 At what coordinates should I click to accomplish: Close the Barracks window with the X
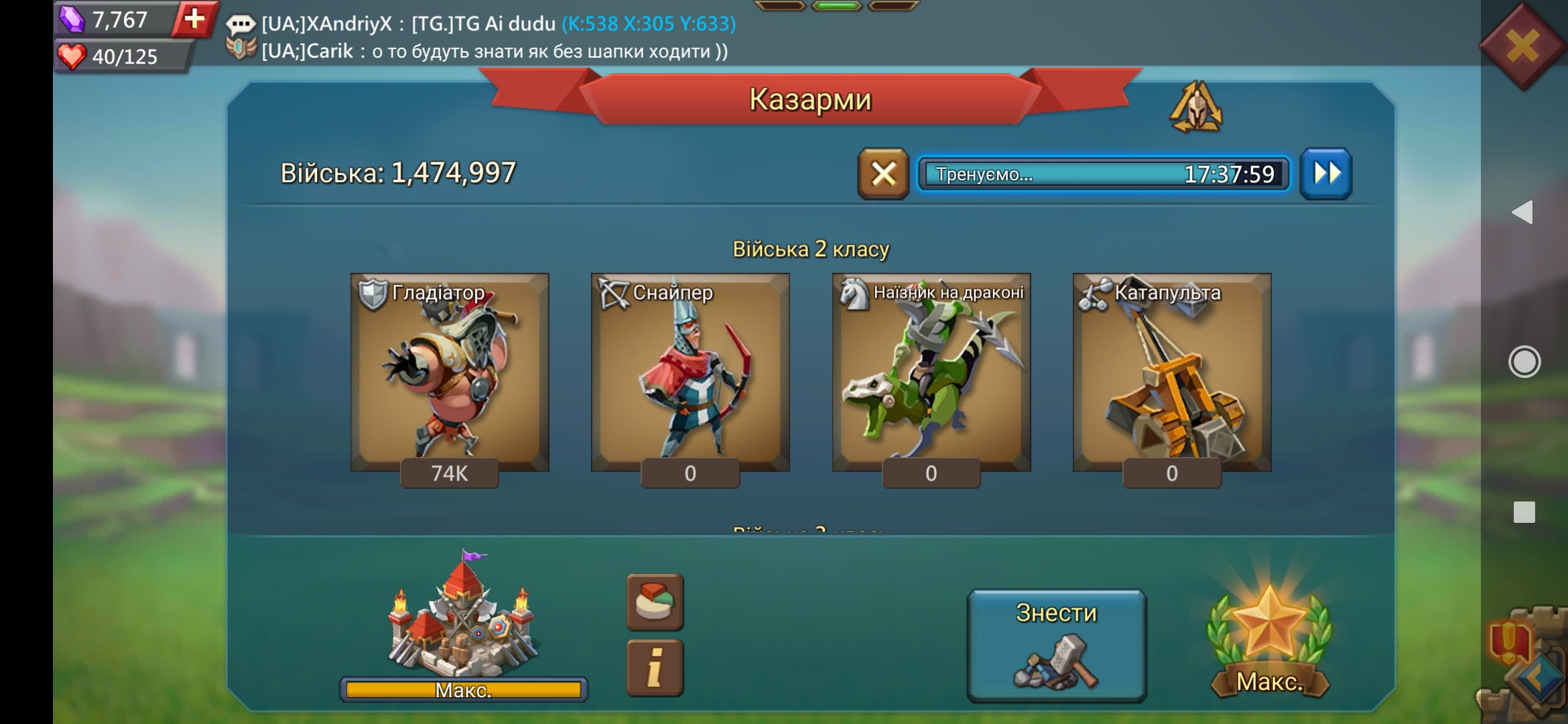coord(1522,47)
